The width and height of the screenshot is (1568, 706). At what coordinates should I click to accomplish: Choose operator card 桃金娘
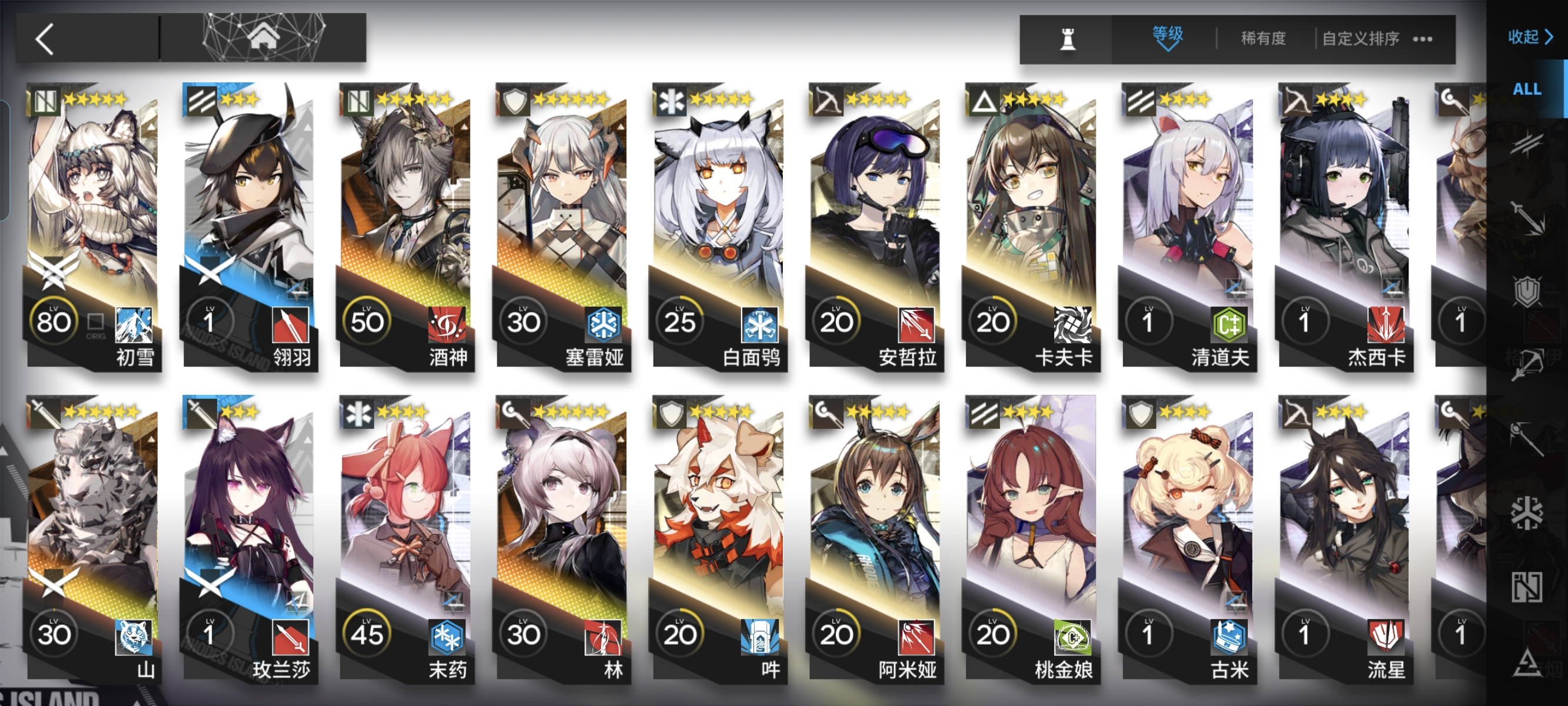pyautogui.click(x=1031, y=539)
